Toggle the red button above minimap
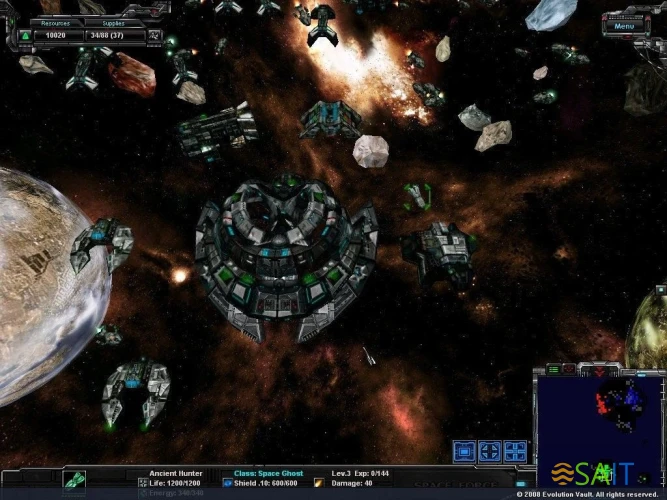Screen dimensions: 667x500 click(x=569, y=370)
